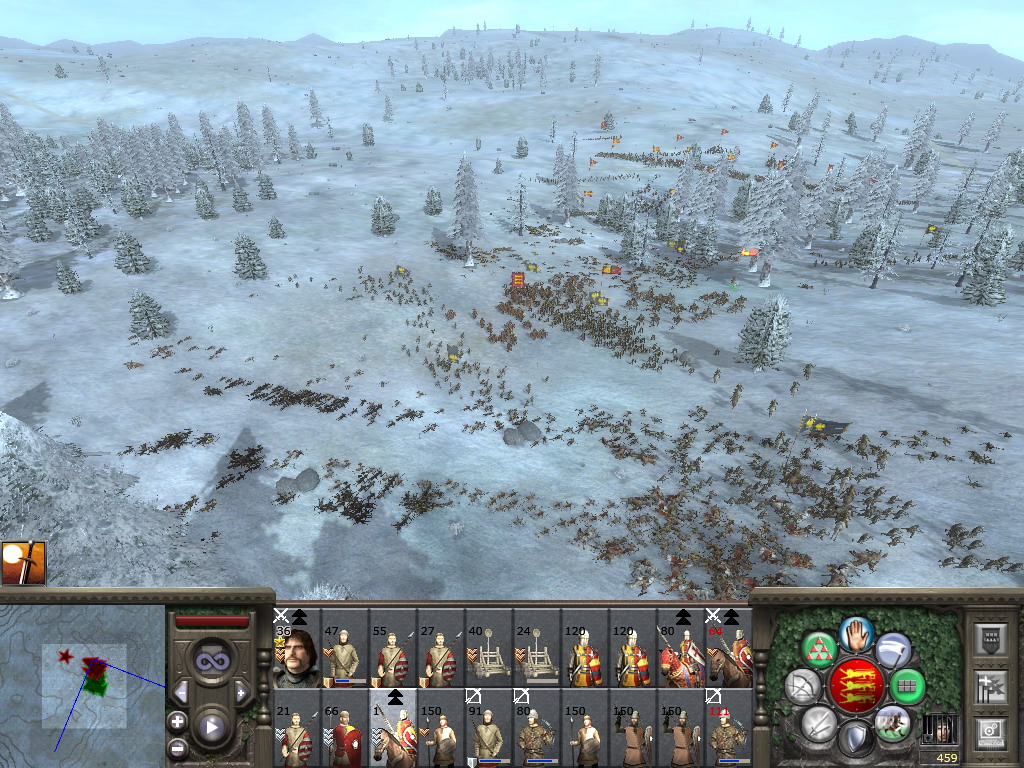Toggle the galloping horse run button
Viewport: 1024px width, 768px height.
point(891,722)
